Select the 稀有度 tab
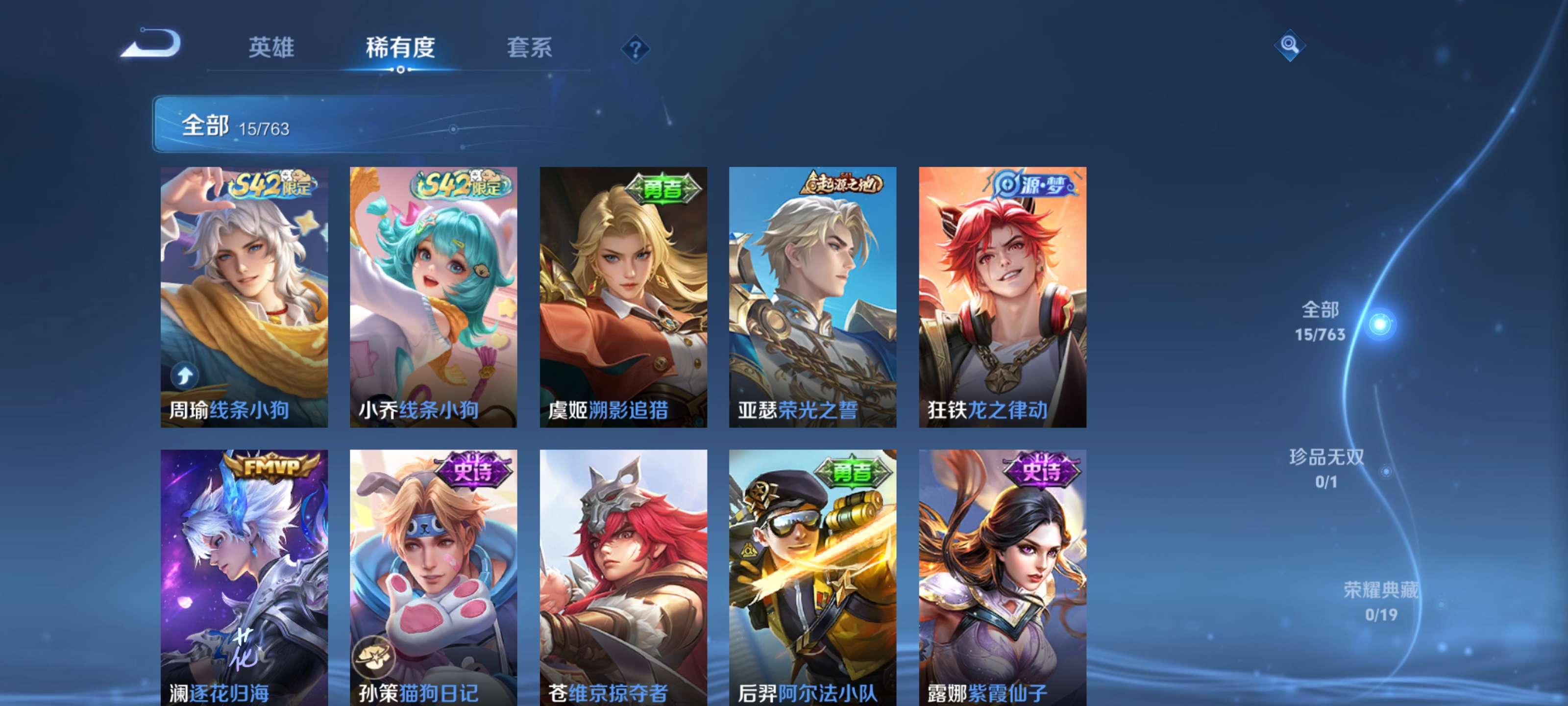 [x=400, y=48]
